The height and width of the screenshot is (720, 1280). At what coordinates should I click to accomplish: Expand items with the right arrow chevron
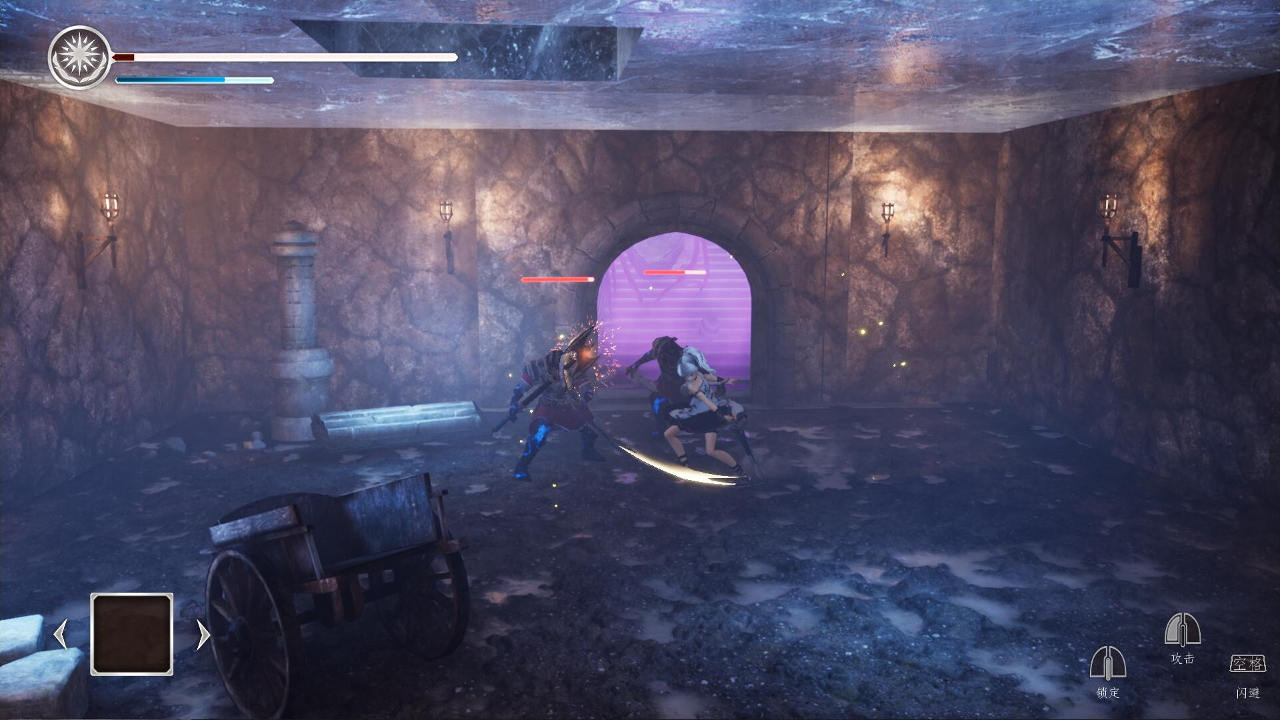203,634
